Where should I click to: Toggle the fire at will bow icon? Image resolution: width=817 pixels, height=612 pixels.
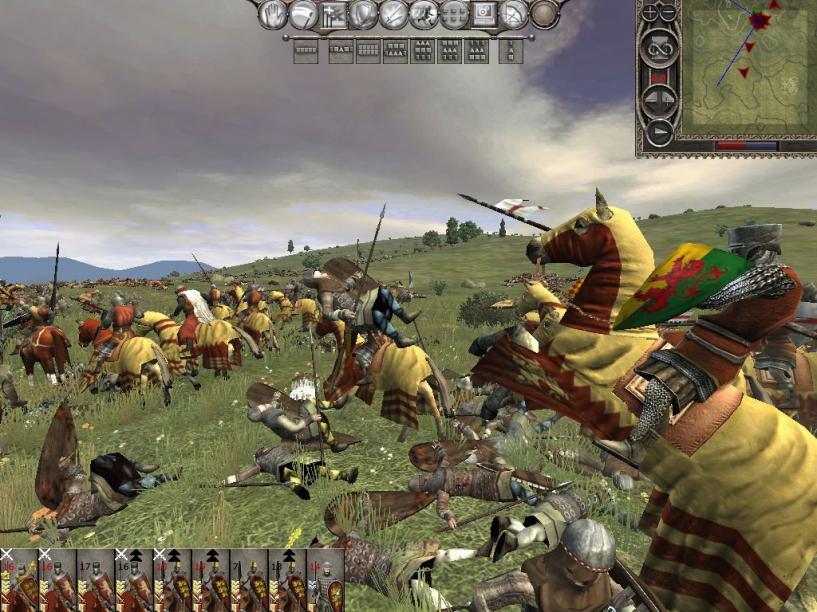(x=514, y=14)
